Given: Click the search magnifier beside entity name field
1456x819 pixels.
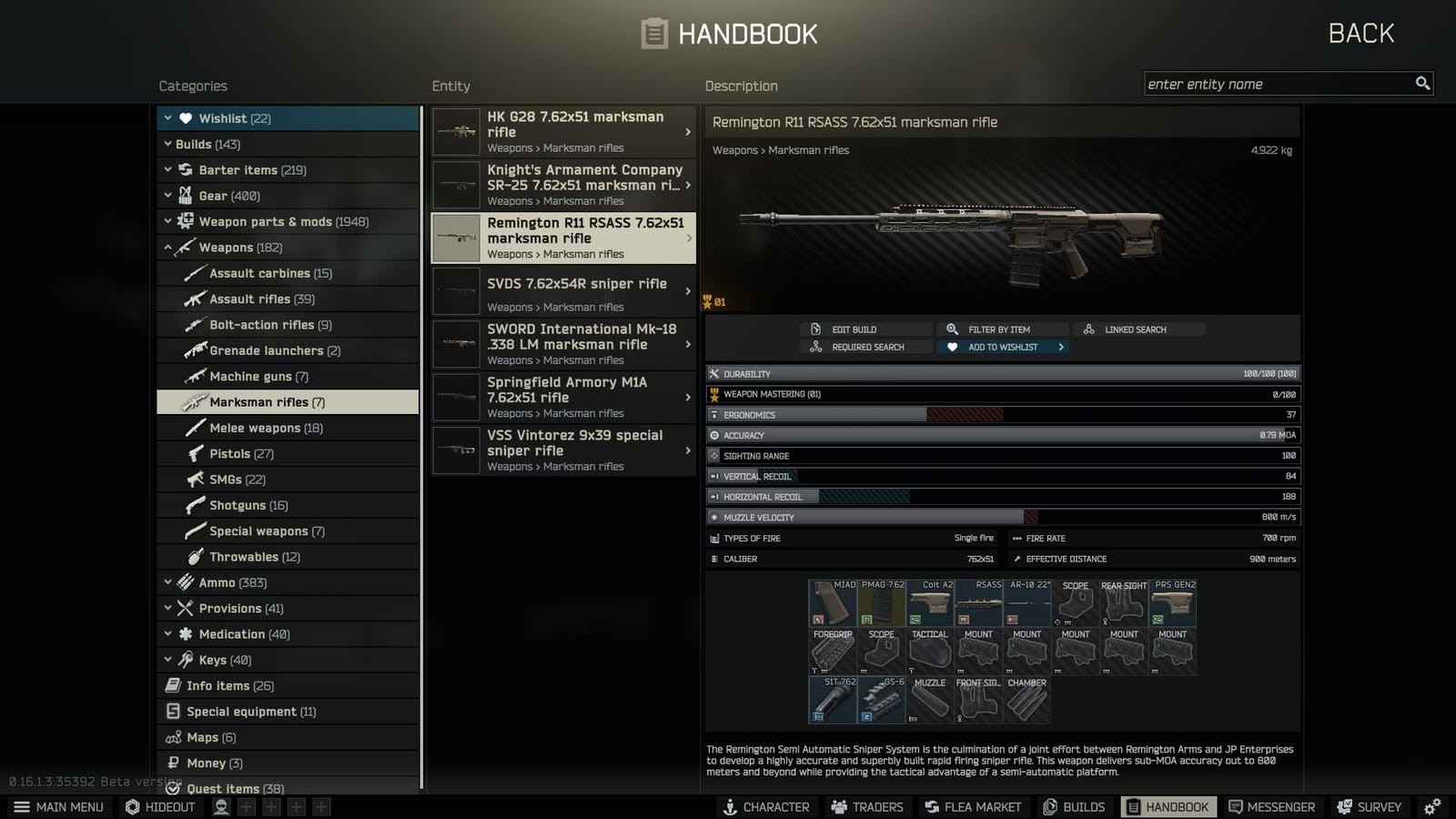Looking at the screenshot, I should pyautogui.click(x=1422, y=83).
